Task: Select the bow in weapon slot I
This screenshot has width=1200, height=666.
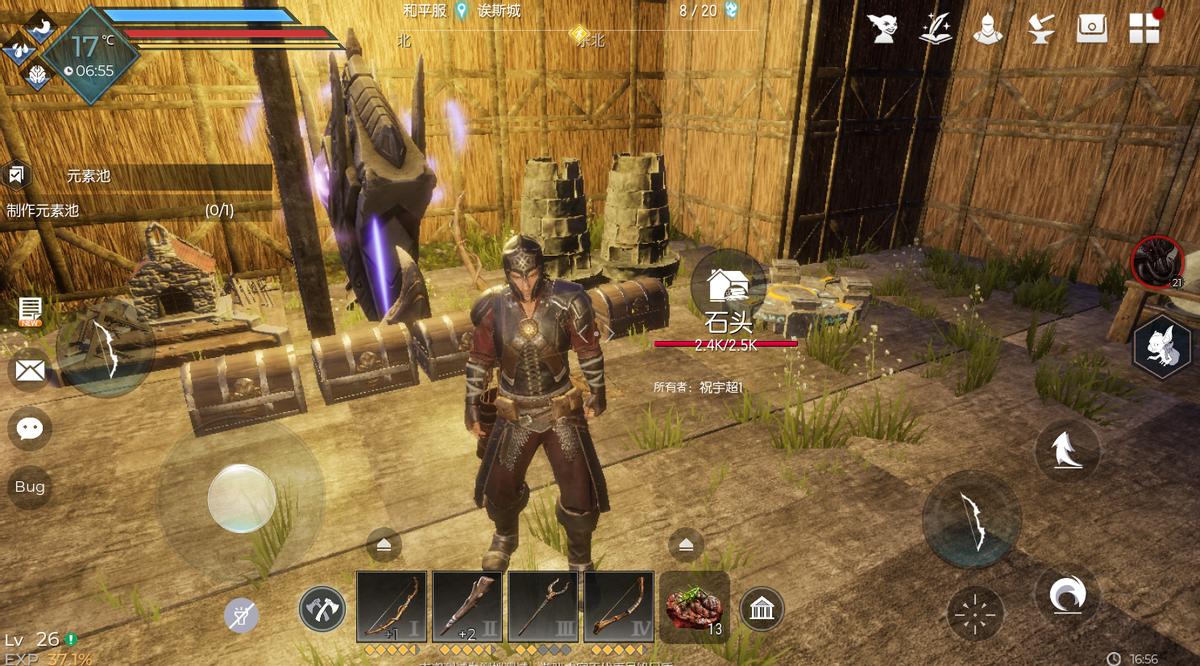Action: tap(392, 606)
